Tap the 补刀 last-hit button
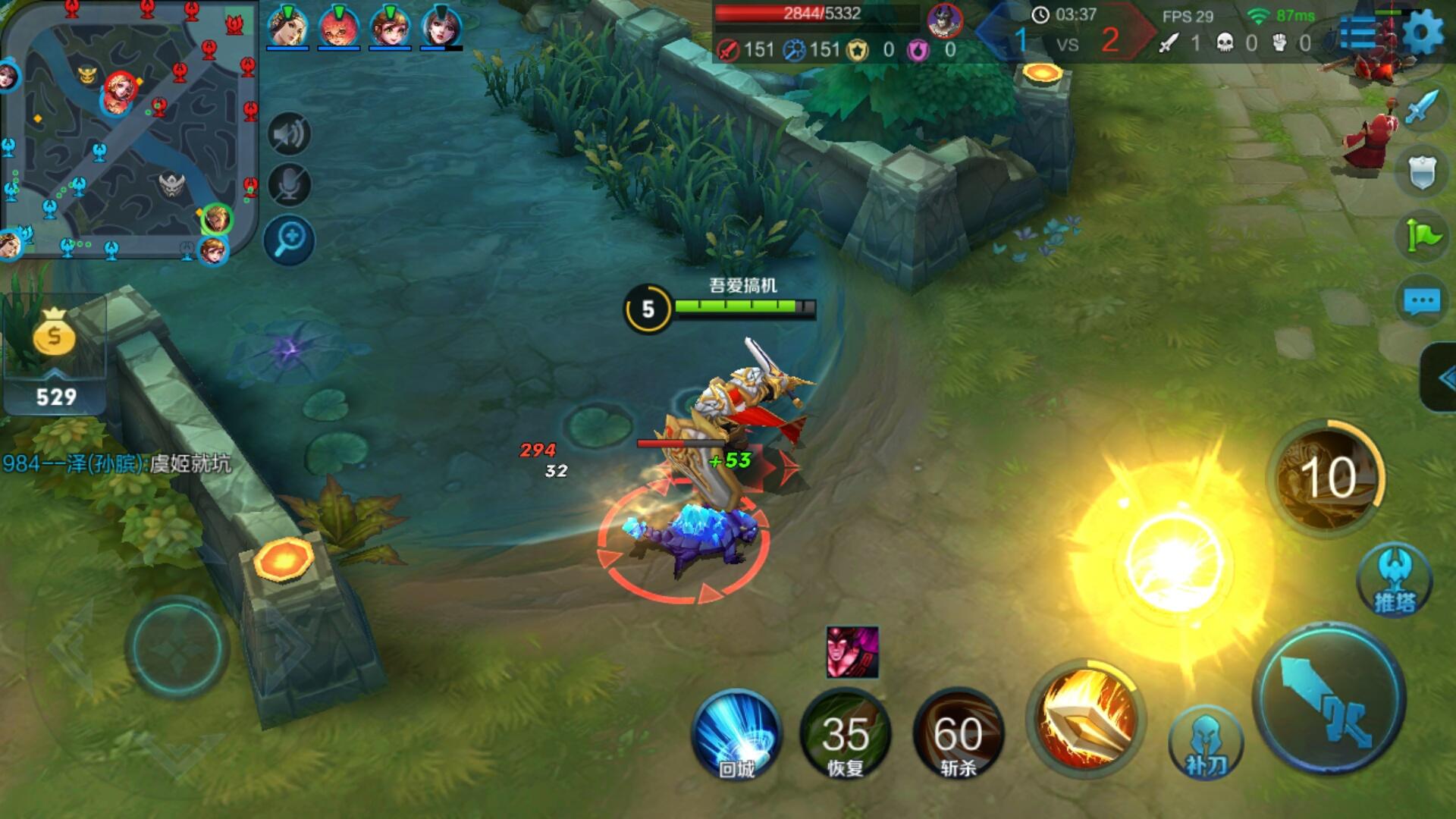The image size is (1456, 819). [1206, 743]
